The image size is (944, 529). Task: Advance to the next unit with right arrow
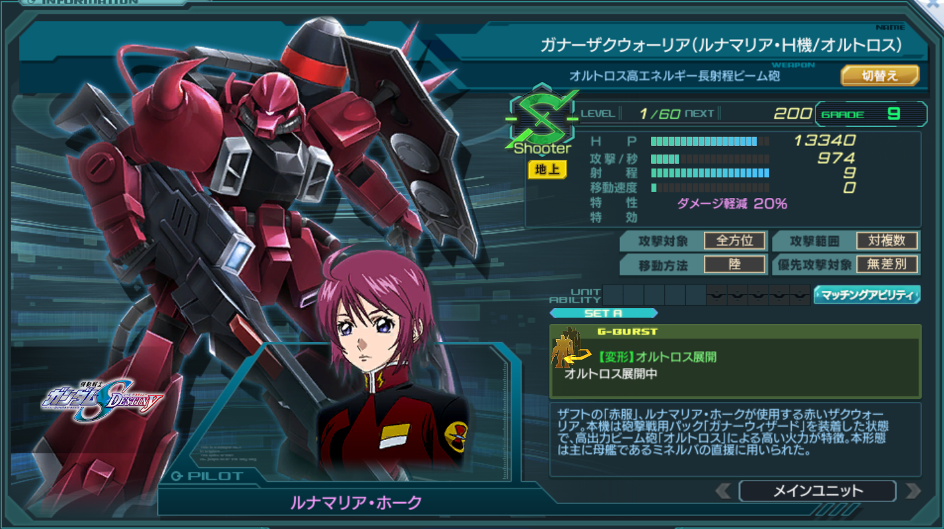(912, 491)
